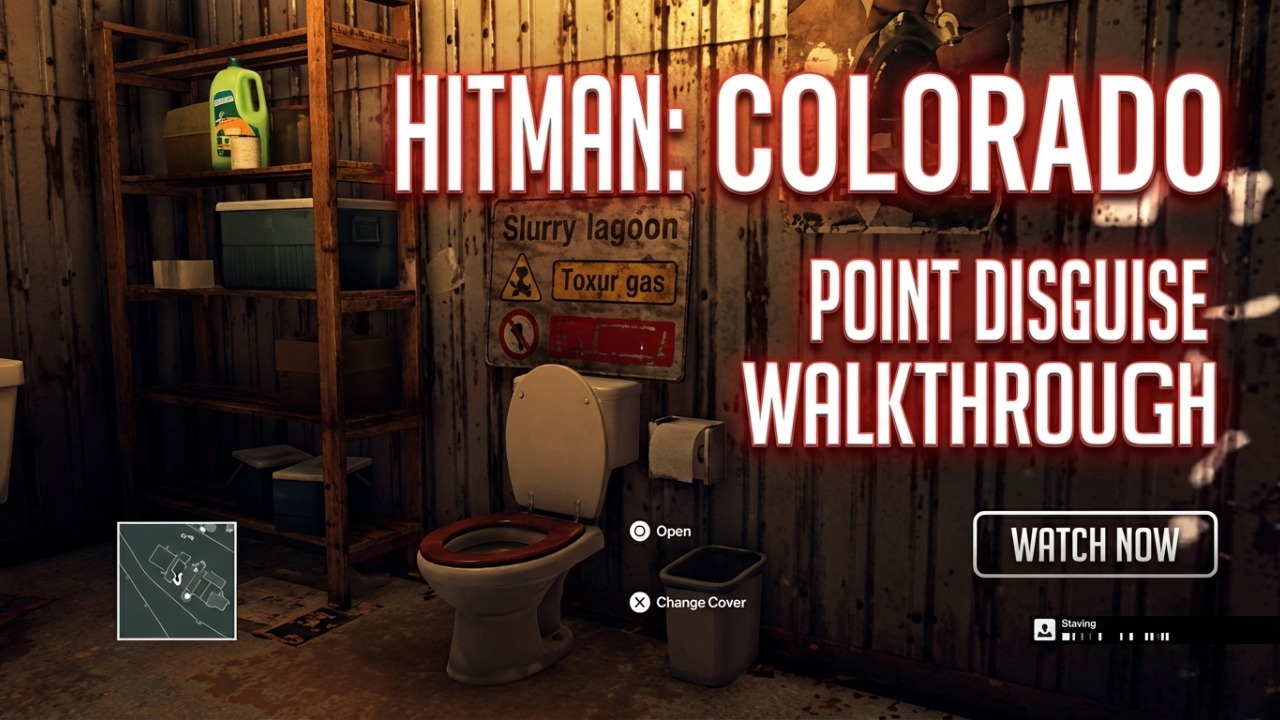
Task: Click the Open text label
Action: click(673, 532)
